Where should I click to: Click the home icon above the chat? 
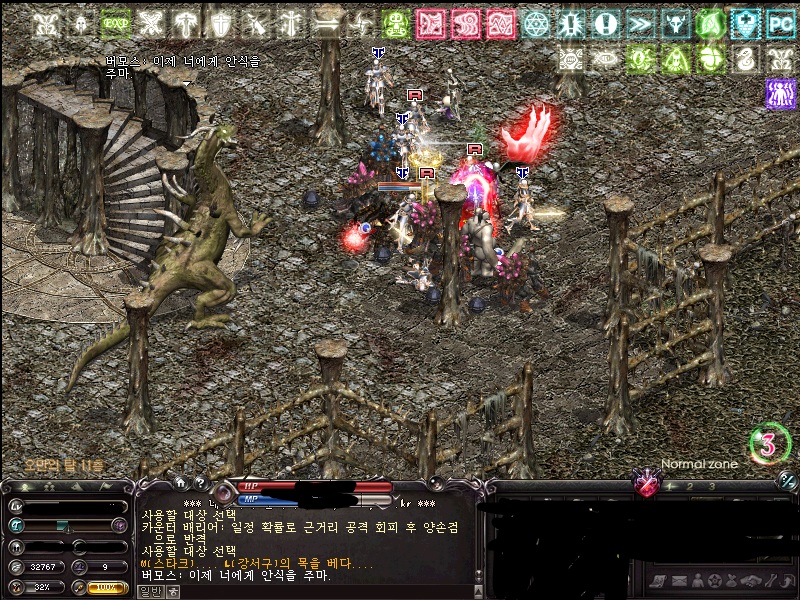181,483
